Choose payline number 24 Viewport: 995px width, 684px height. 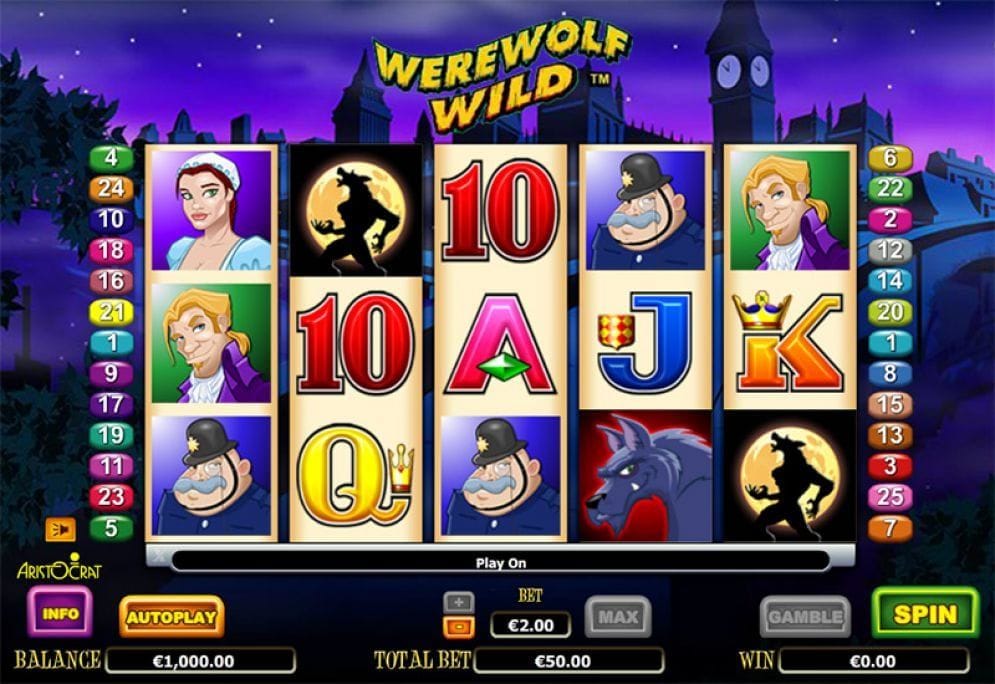(112, 188)
